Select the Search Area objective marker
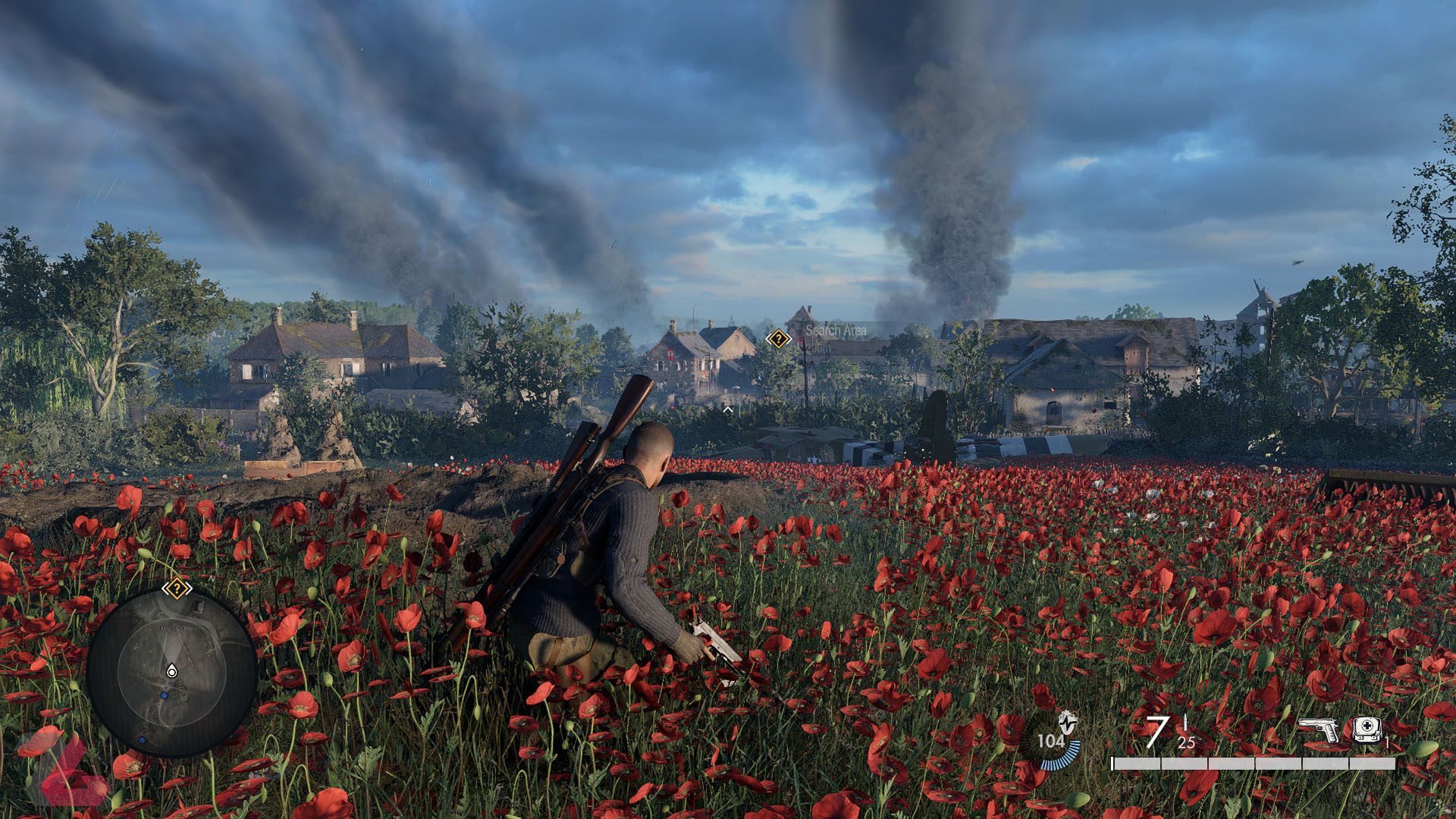The height and width of the screenshot is (819, 1456). [778, 339]
